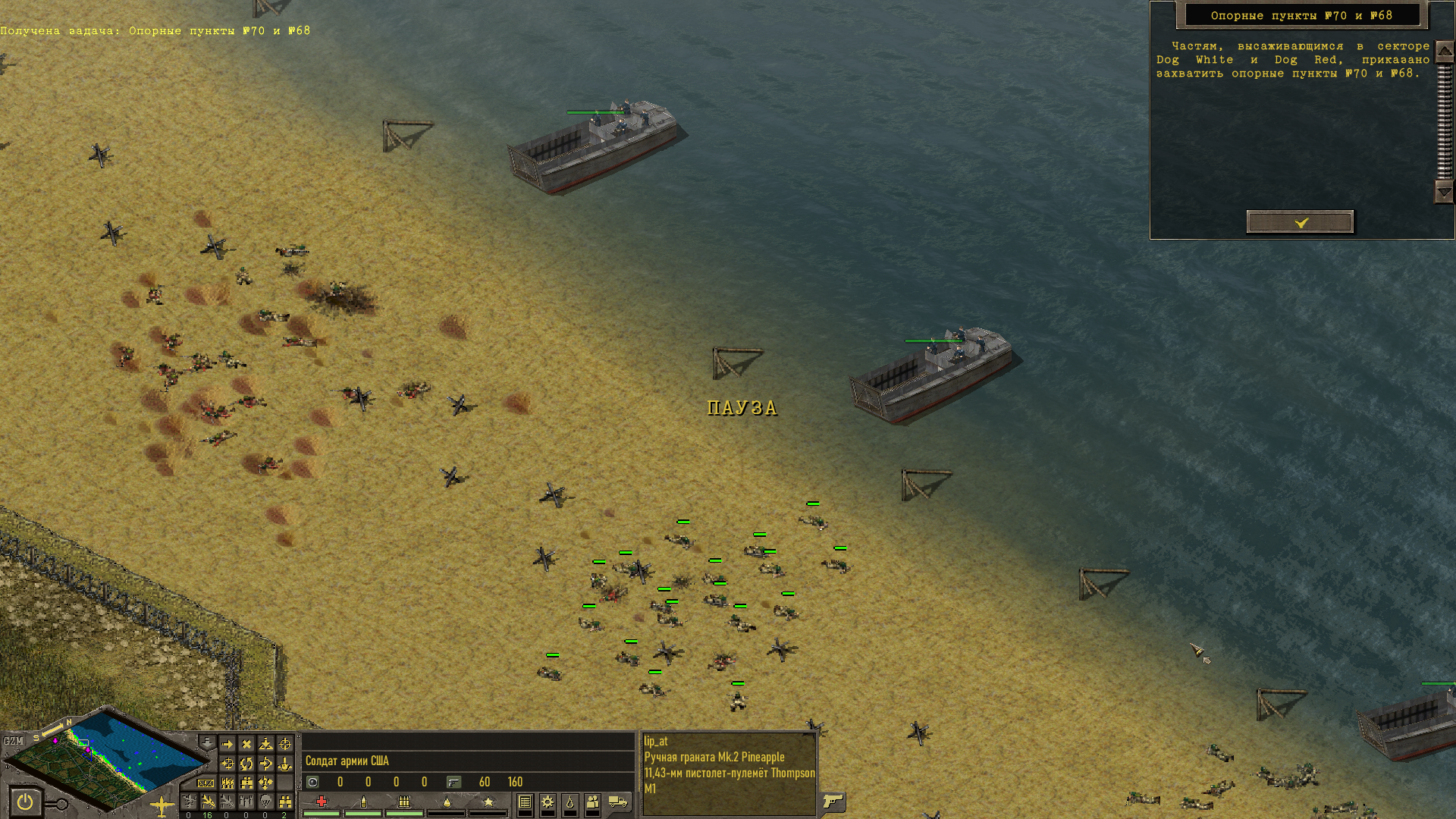This screenshot has width=1456, height=819.
Task: Click the objective panel's scroll-down arrow
Action: (1444, 193)
